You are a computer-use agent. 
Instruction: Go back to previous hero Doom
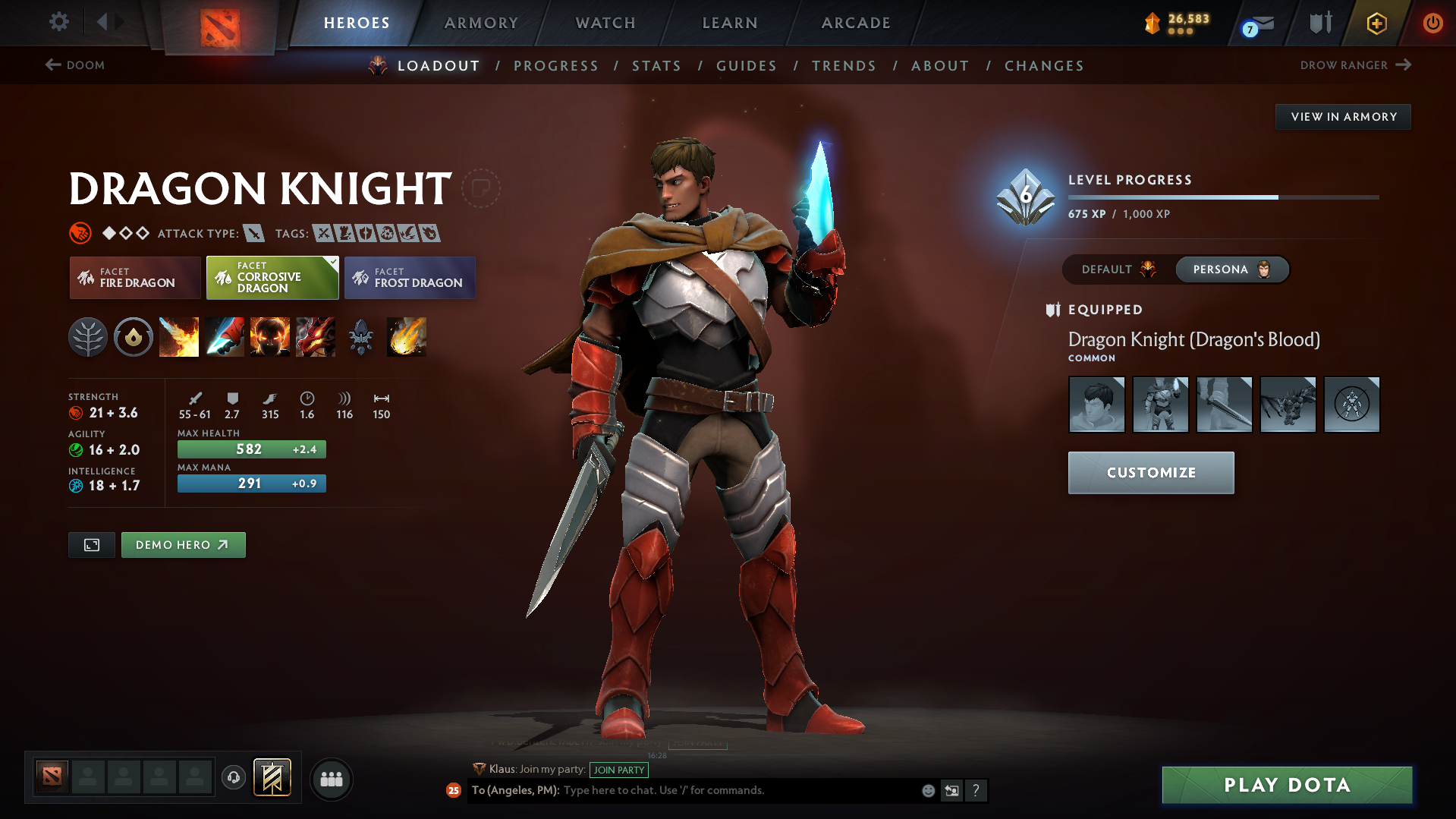pyautogui.click(x=75, y=65)
